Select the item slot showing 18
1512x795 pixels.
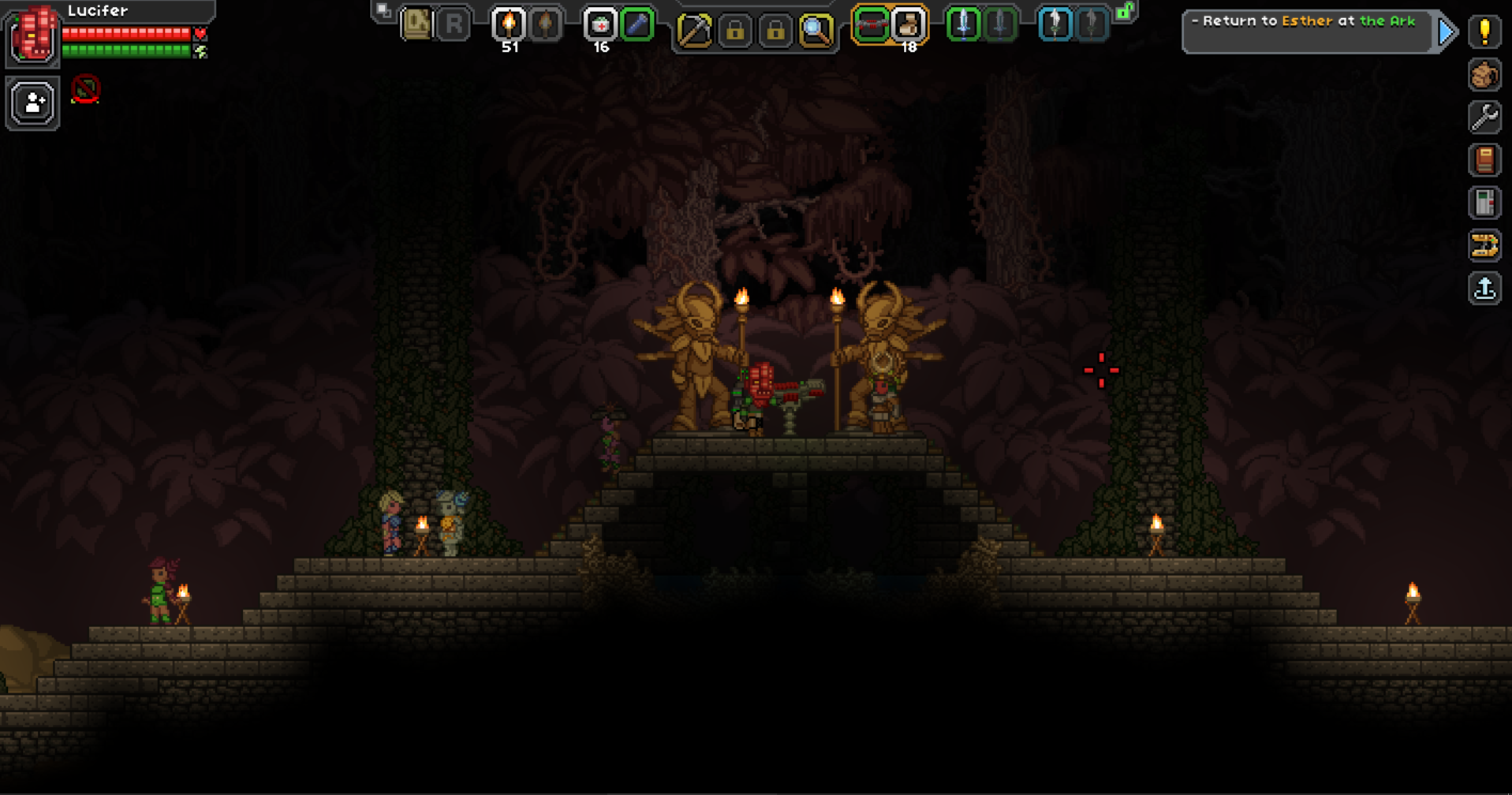click(x=908, y=24)
